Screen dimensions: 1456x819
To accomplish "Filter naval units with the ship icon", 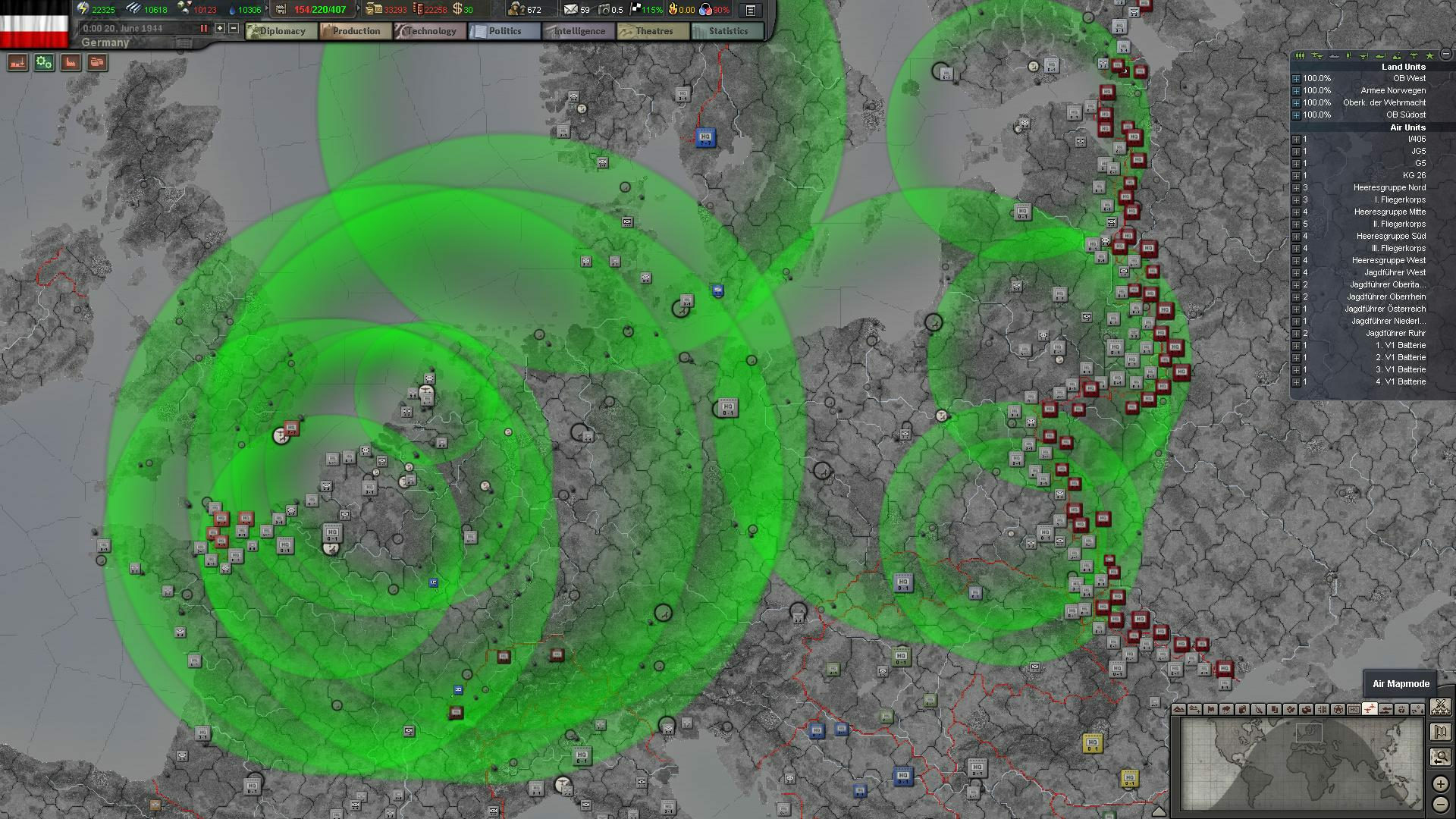I will coord(1334,55).
